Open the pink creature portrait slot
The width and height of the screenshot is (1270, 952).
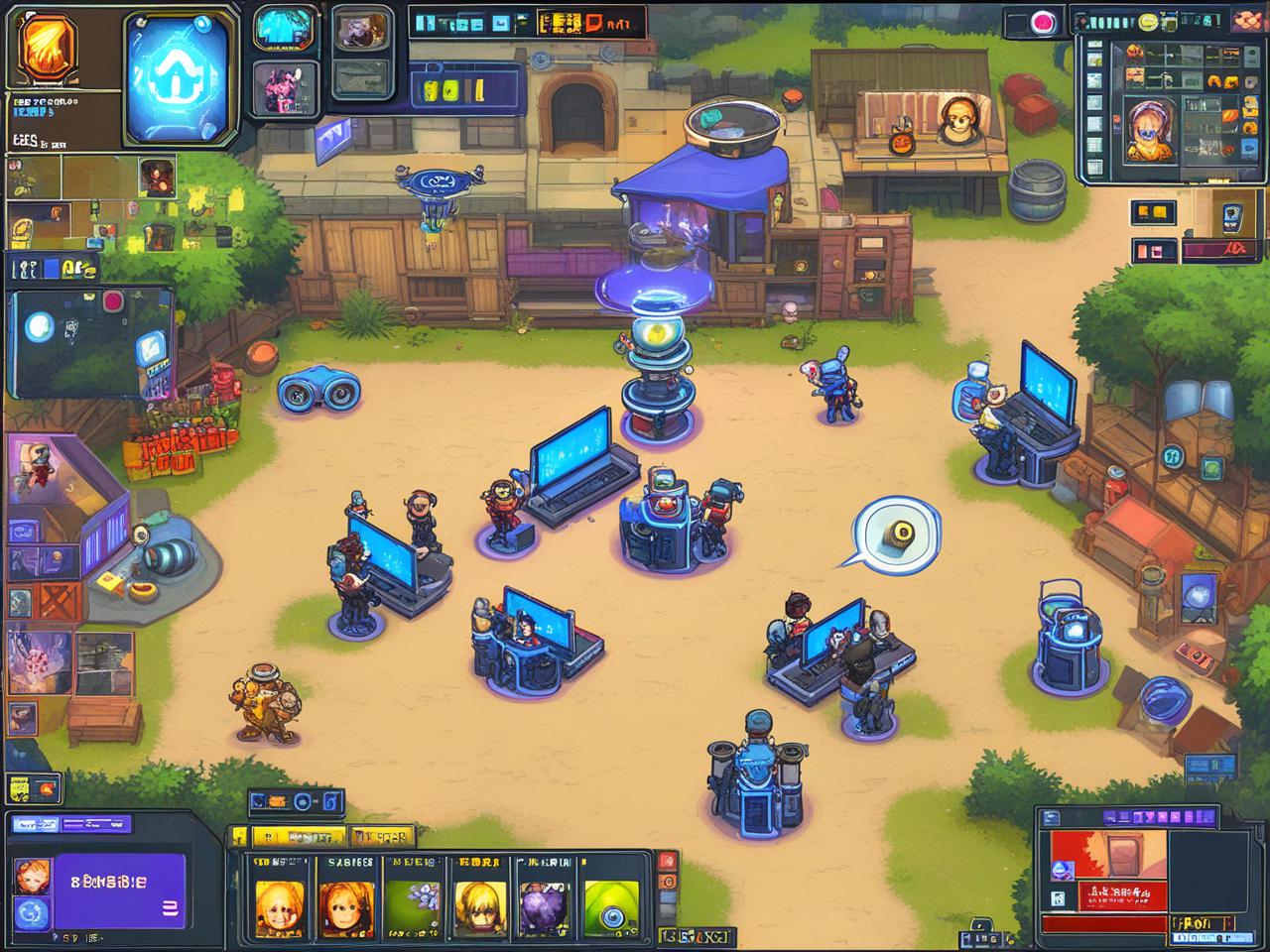(284, 88)
